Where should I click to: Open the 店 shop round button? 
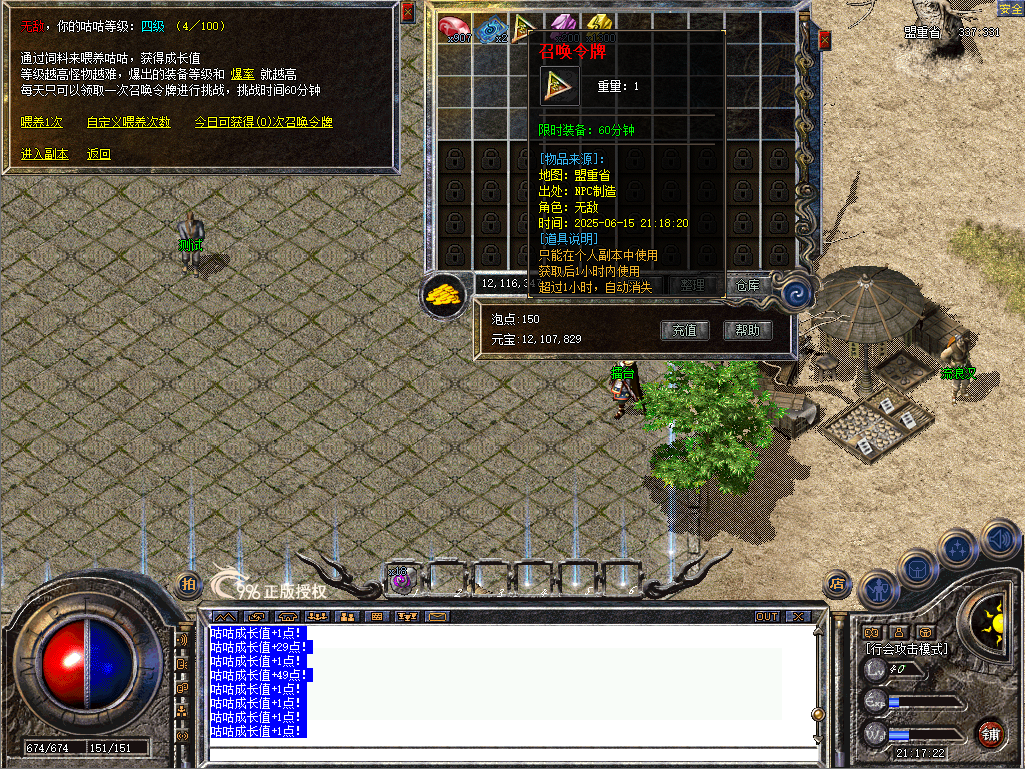838,584
